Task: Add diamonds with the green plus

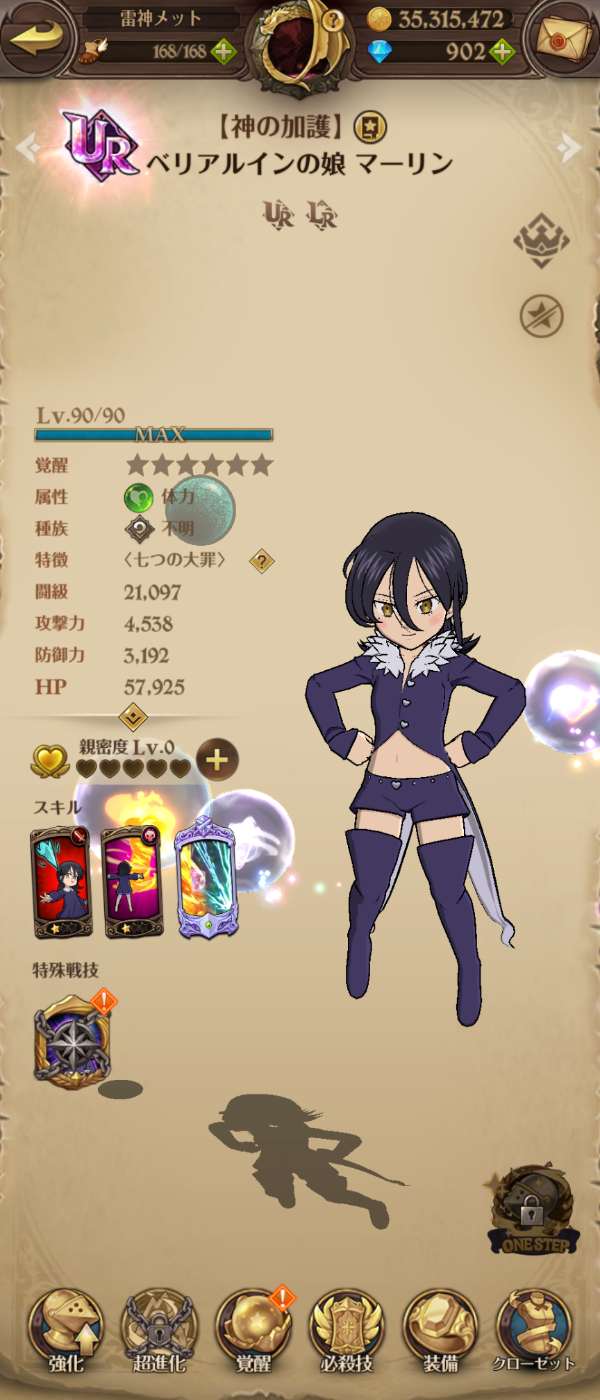Action: pyautogui.click(x=502, y=51)
